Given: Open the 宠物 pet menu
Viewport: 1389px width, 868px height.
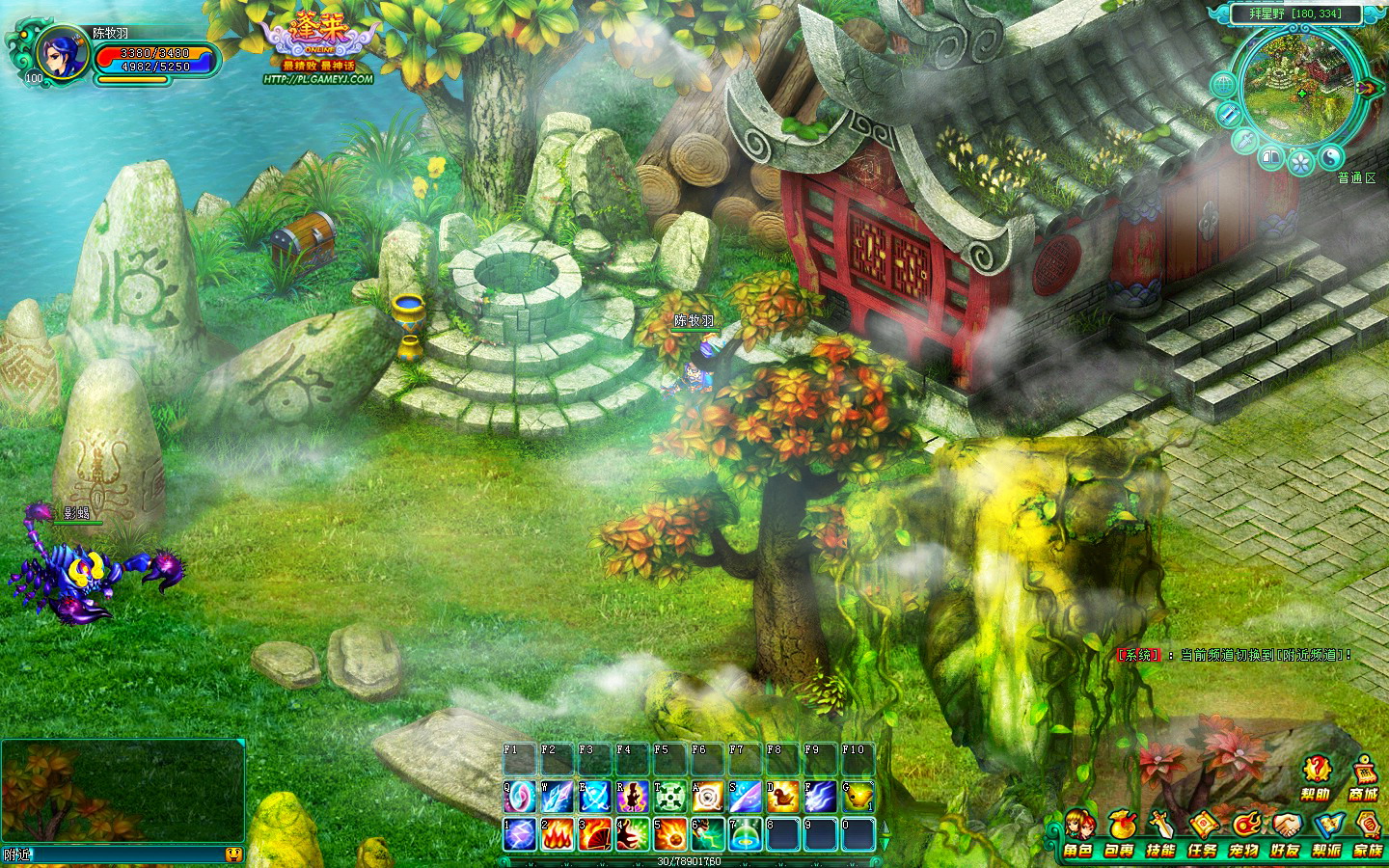Looking at the screenshot, I should pyautogui.click(x=1244, y=835).
